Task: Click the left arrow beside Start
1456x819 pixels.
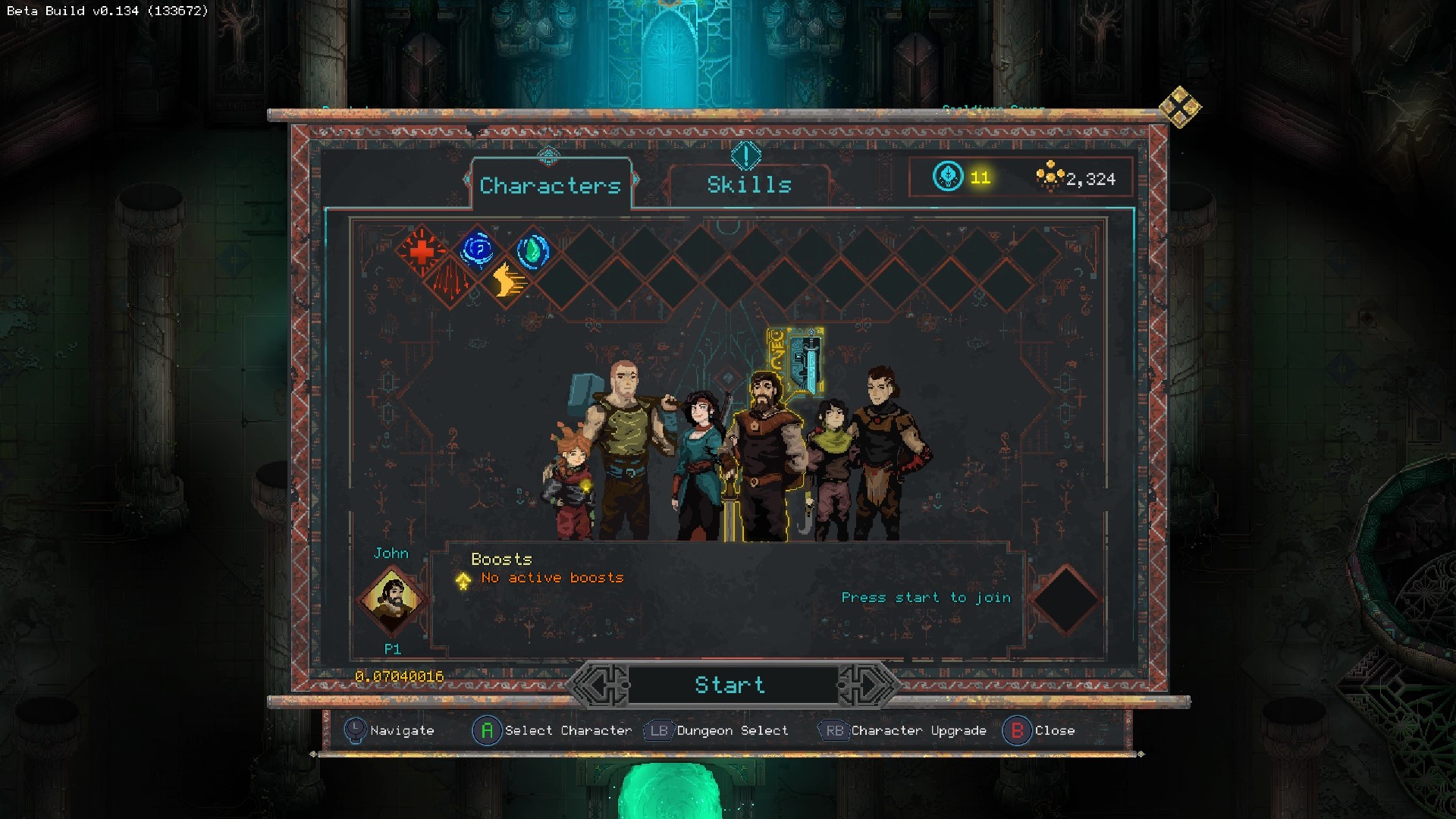Action: (600, 685)
